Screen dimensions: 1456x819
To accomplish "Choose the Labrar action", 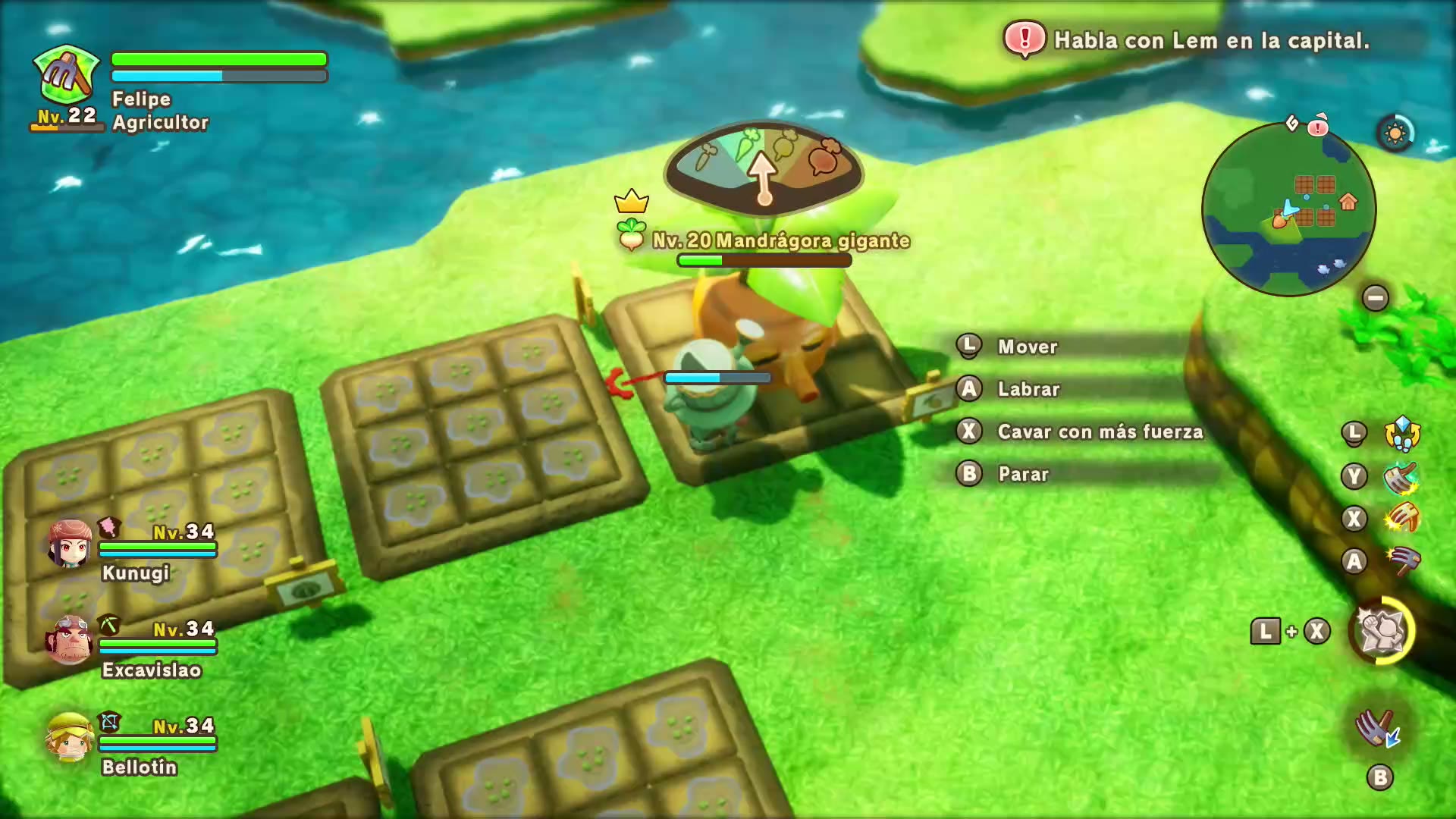I will tap(1028, 389).
